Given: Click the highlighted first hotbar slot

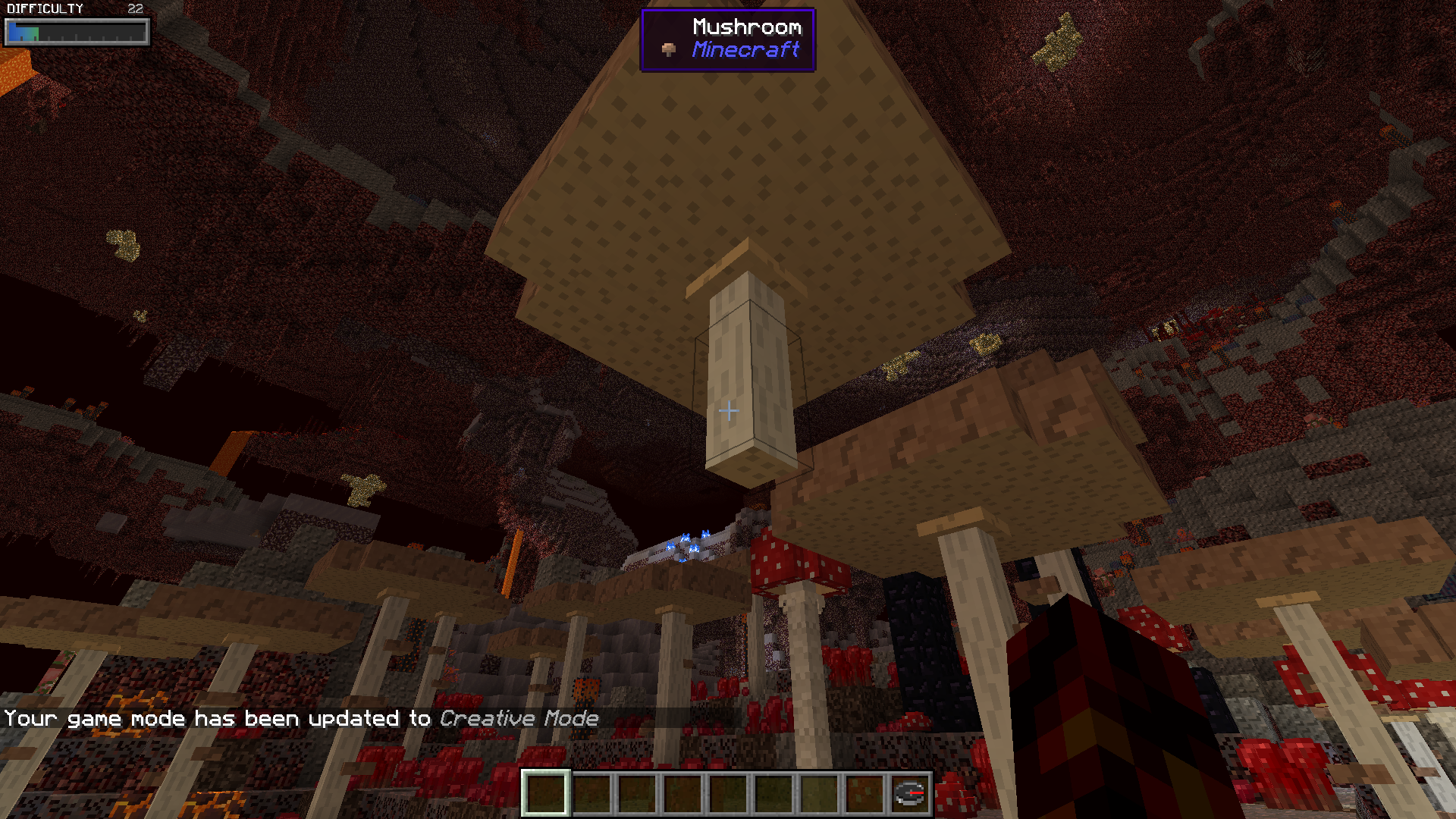Looking at the screenshot, I should pos(546,793).
